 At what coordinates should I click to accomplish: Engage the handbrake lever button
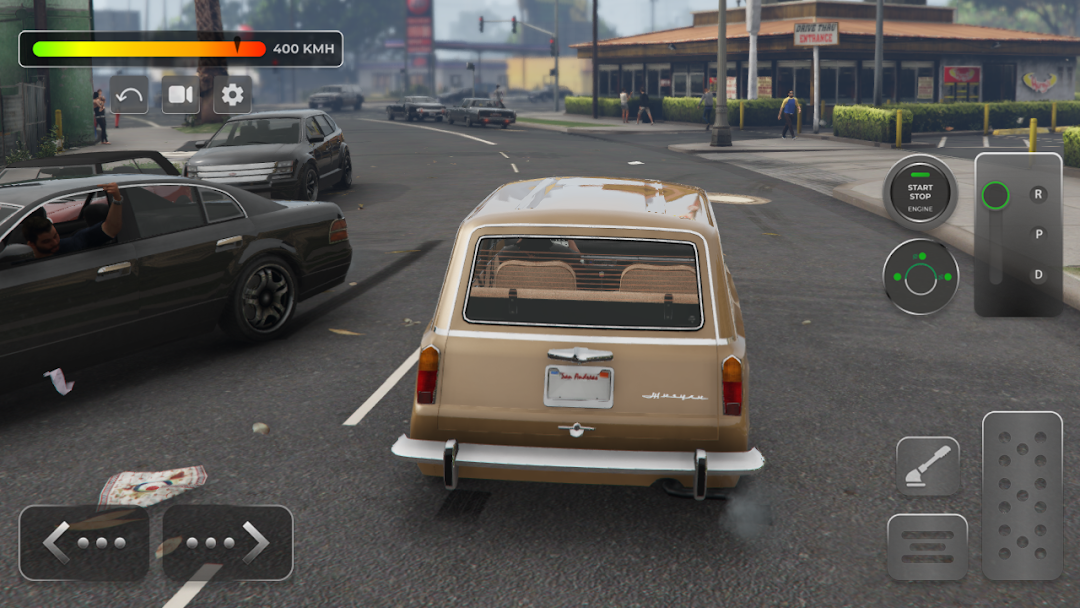click(x=928, y=466)
